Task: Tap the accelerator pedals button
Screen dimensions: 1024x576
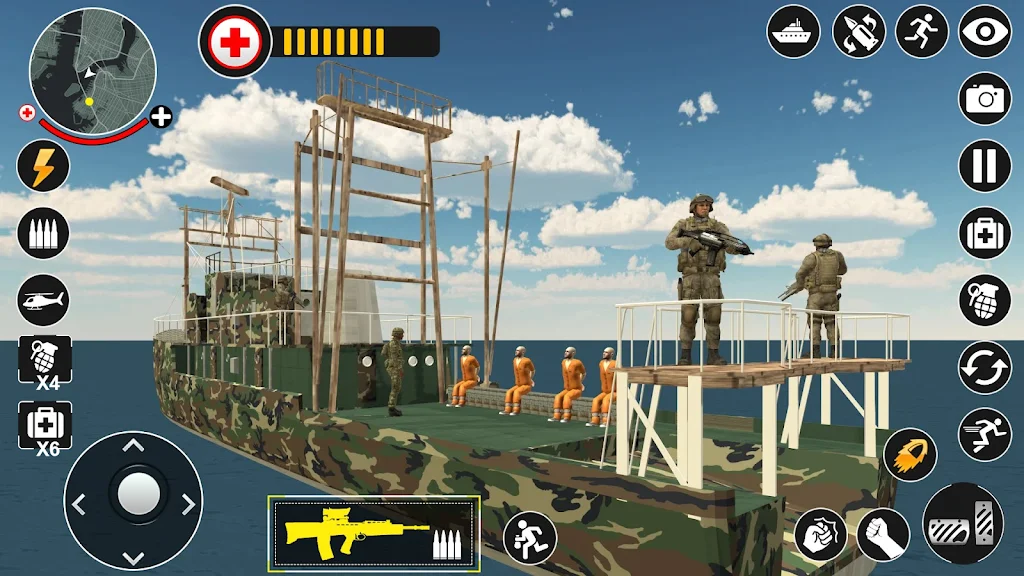Action: pos(963,524)
